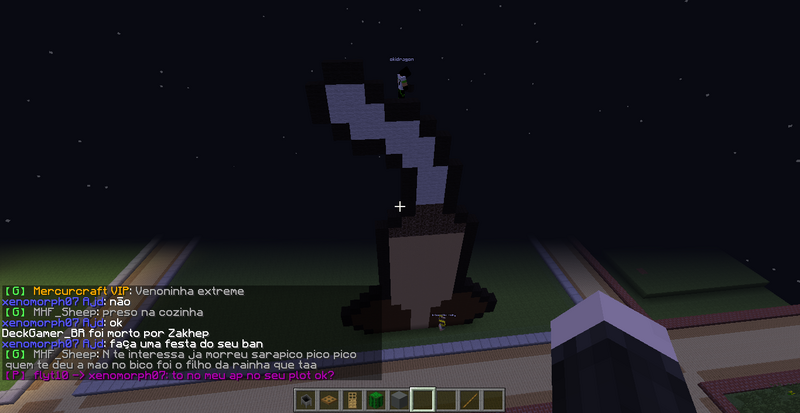Select the cauldron hotbar slot
This screenshot has width=800, height=413.
[308, 400]
